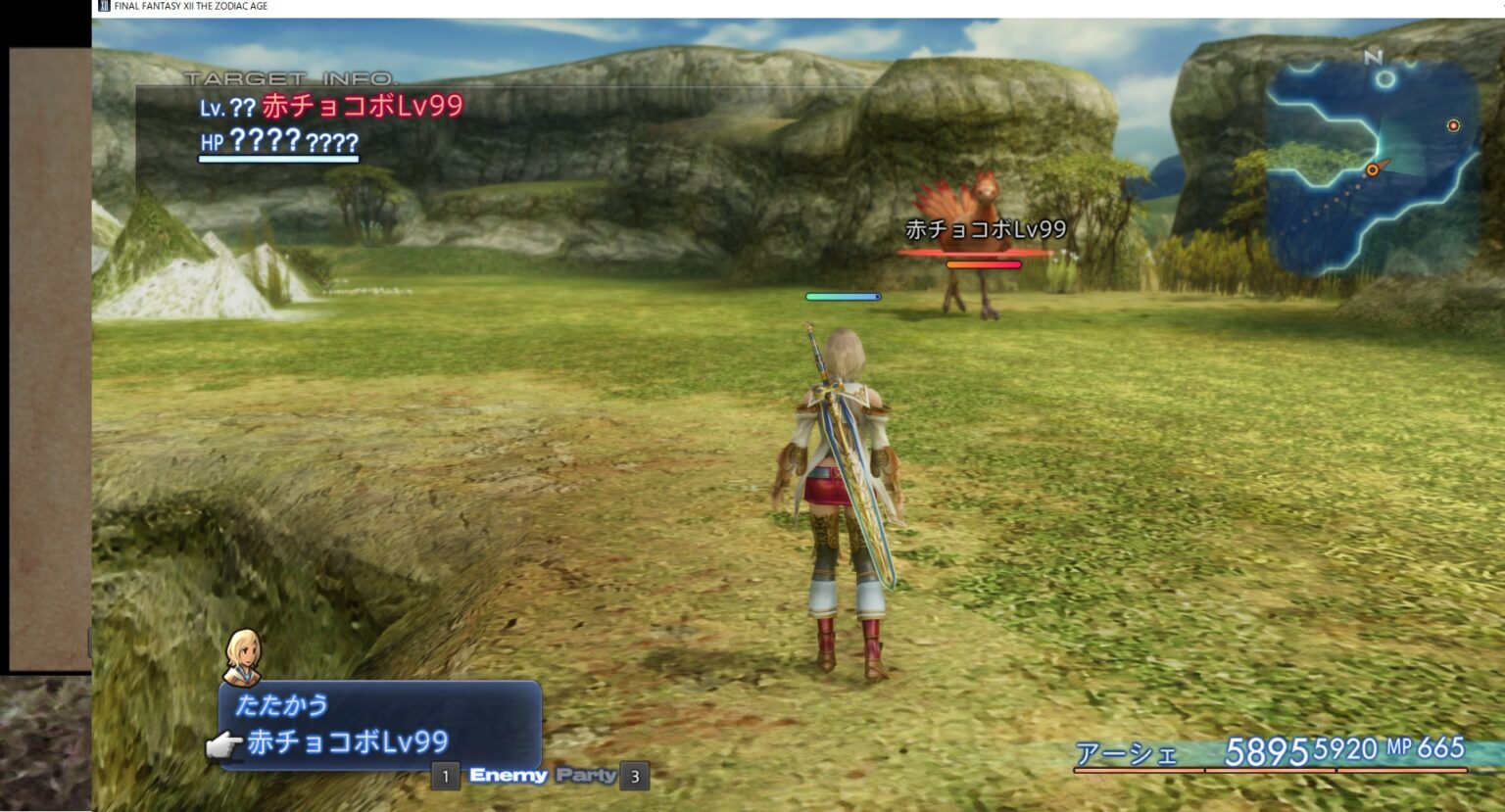Open the HP ???????? details row
1505x812 pixels.
coord(277,142)
